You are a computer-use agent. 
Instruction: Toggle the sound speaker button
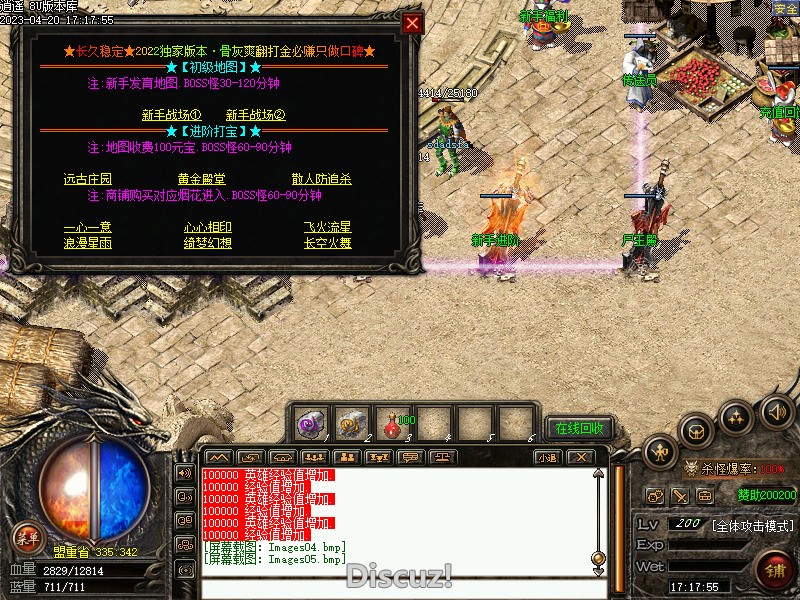[776, 410]
